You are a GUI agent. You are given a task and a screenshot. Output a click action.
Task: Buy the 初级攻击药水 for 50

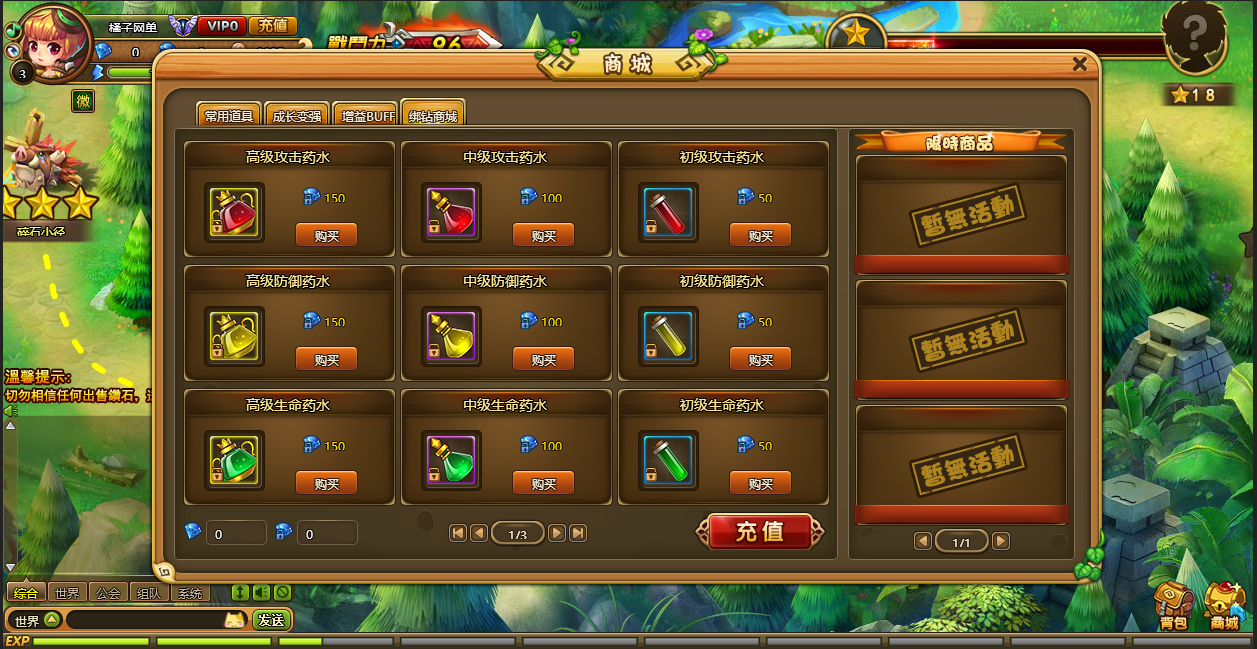point(760,236)
